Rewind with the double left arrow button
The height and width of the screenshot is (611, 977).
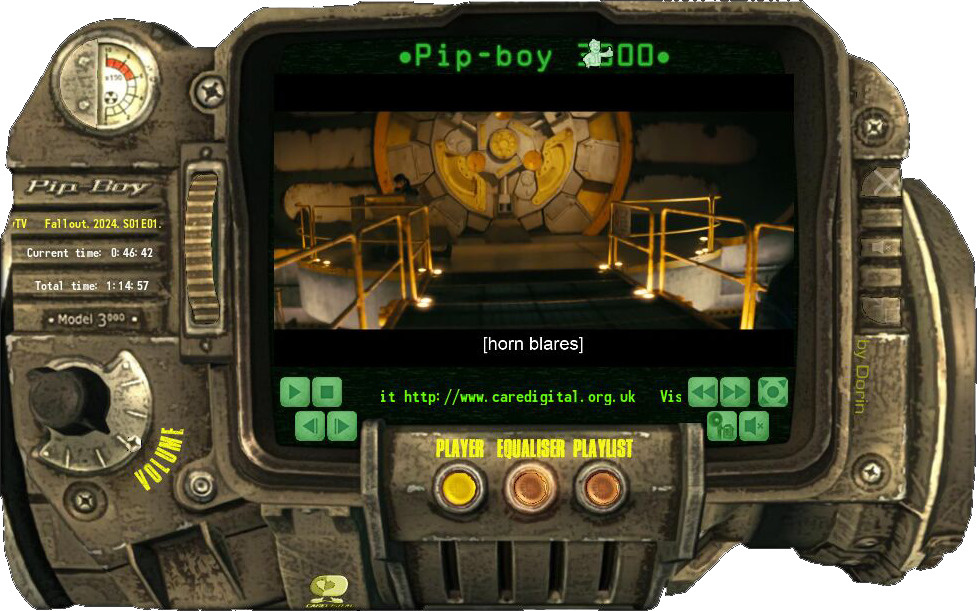coord(703,391)
